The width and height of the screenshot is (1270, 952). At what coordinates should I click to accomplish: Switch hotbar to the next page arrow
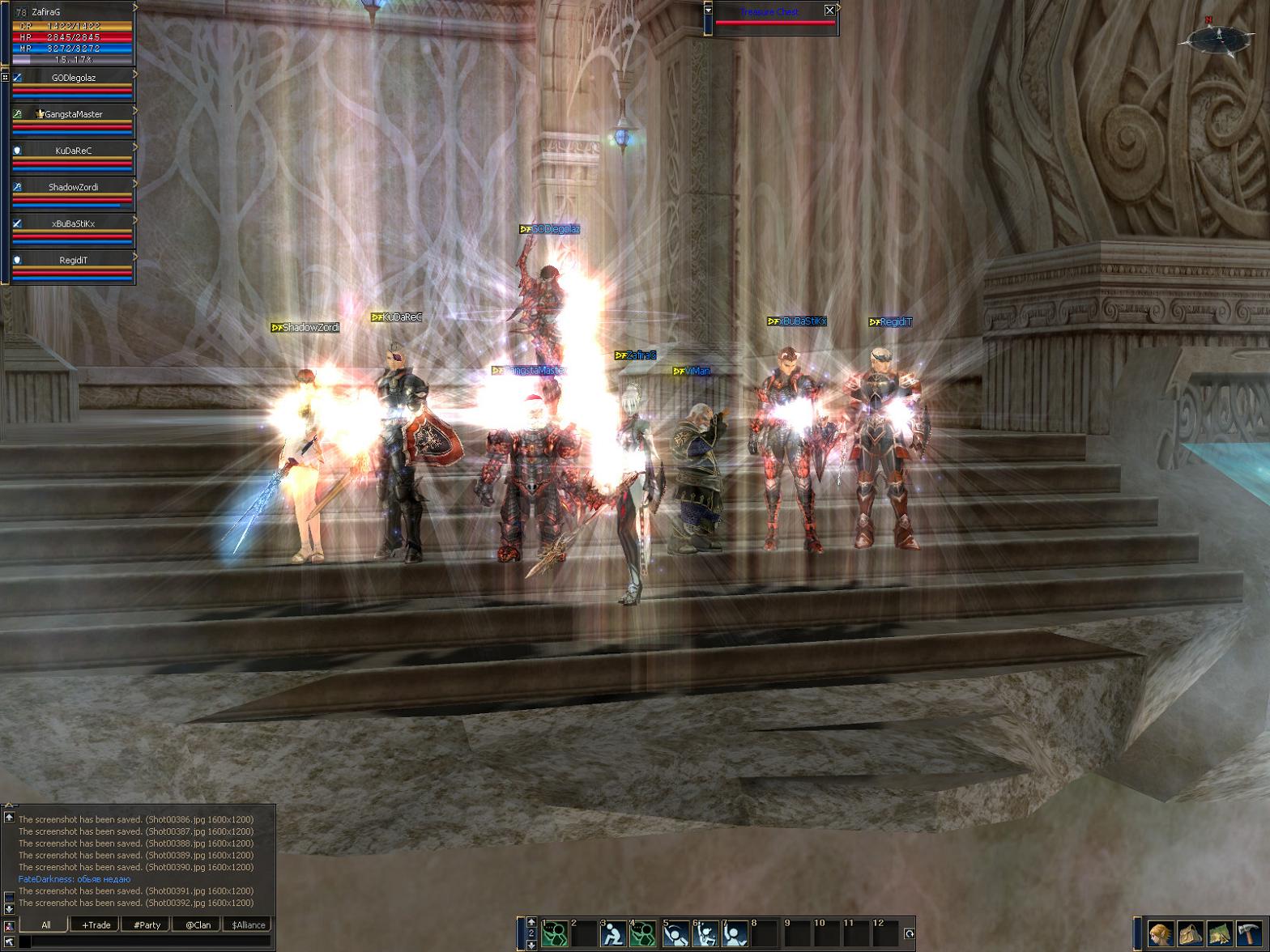(x=531, y=944)
